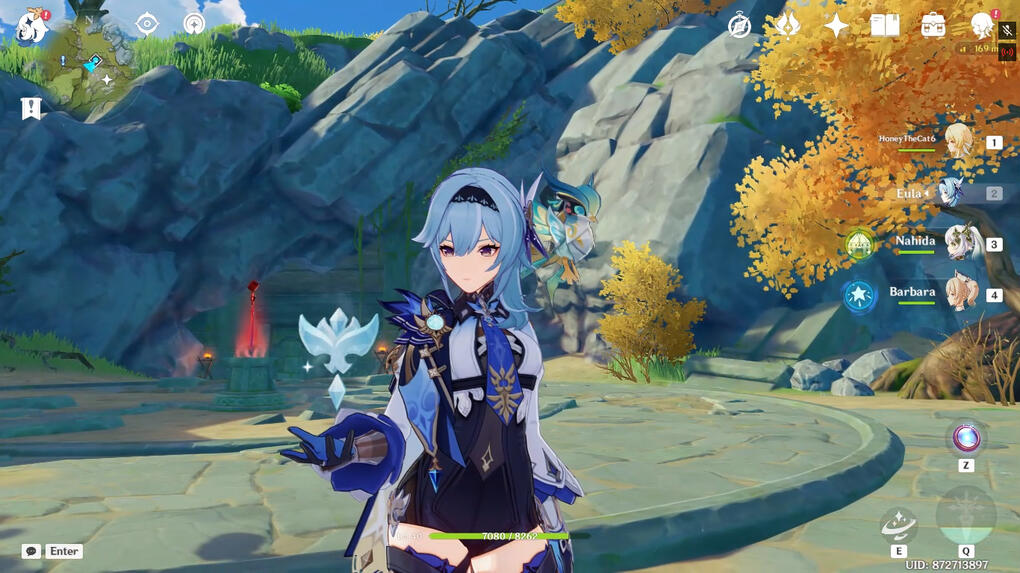Switch to party member HoneyTheCat6

tap(958, 142)
